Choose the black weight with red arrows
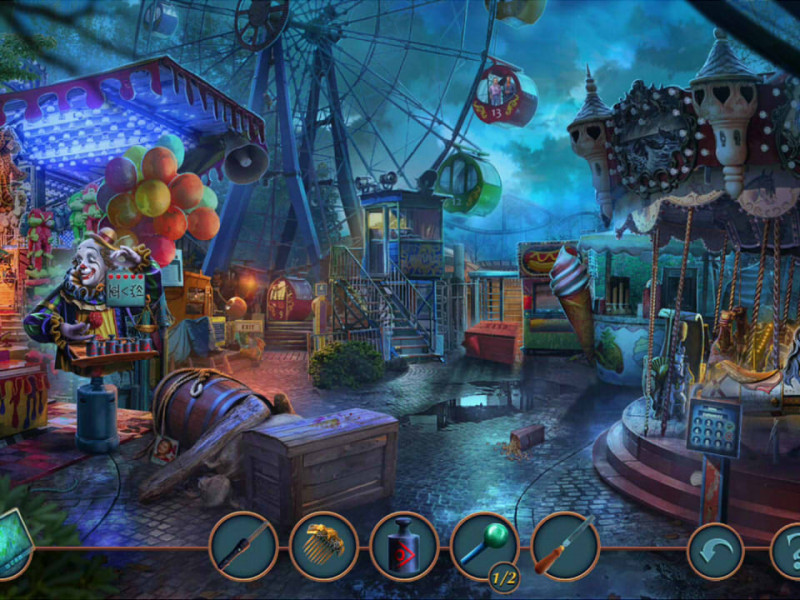The height and width of the screenshot is (600, 800). click(404, 547)
